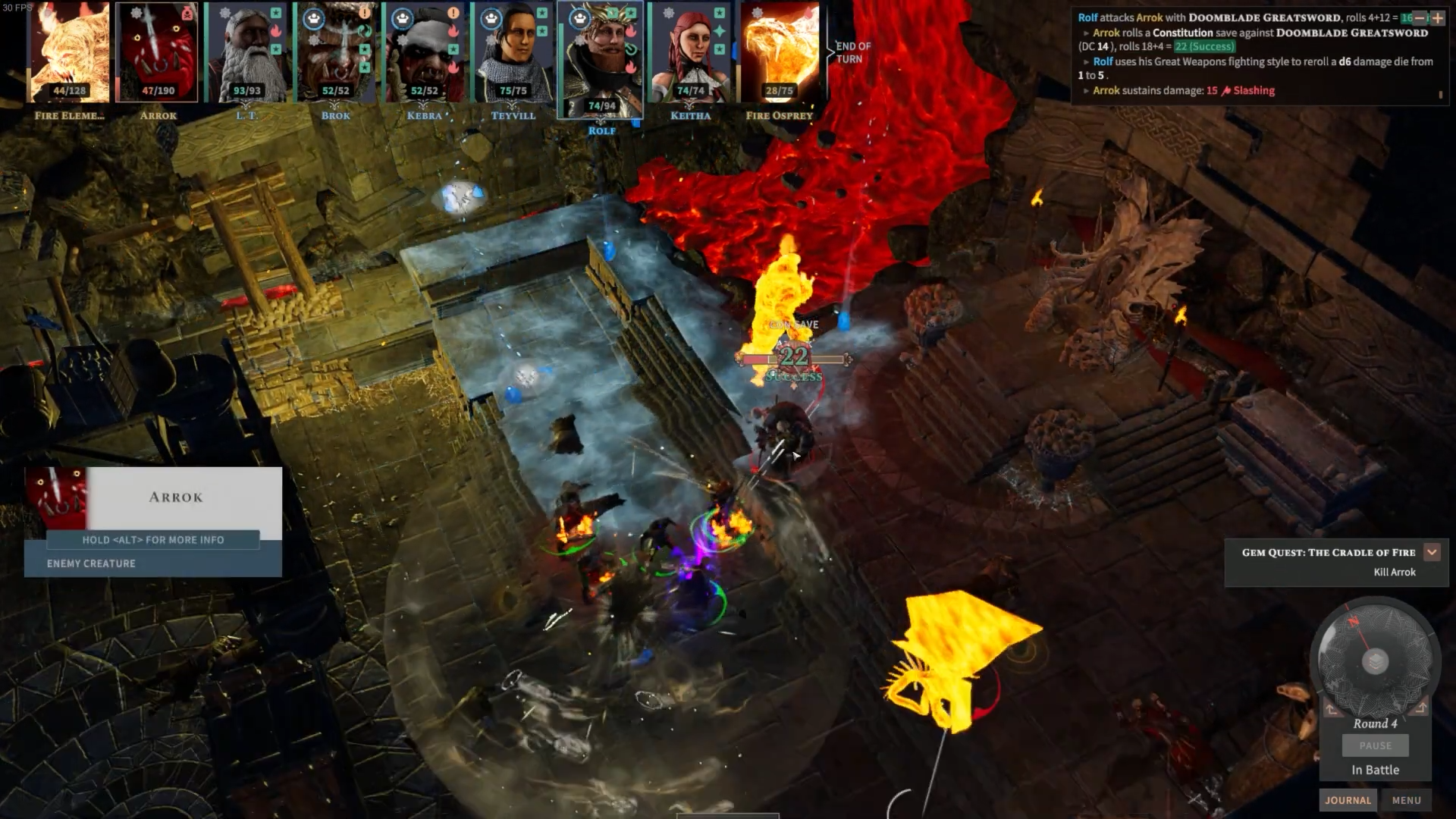The height and width of the screenshot is (819, 1456).
Task: Rotate camera with compass right arrow
Action: (x=1420, y=708)
